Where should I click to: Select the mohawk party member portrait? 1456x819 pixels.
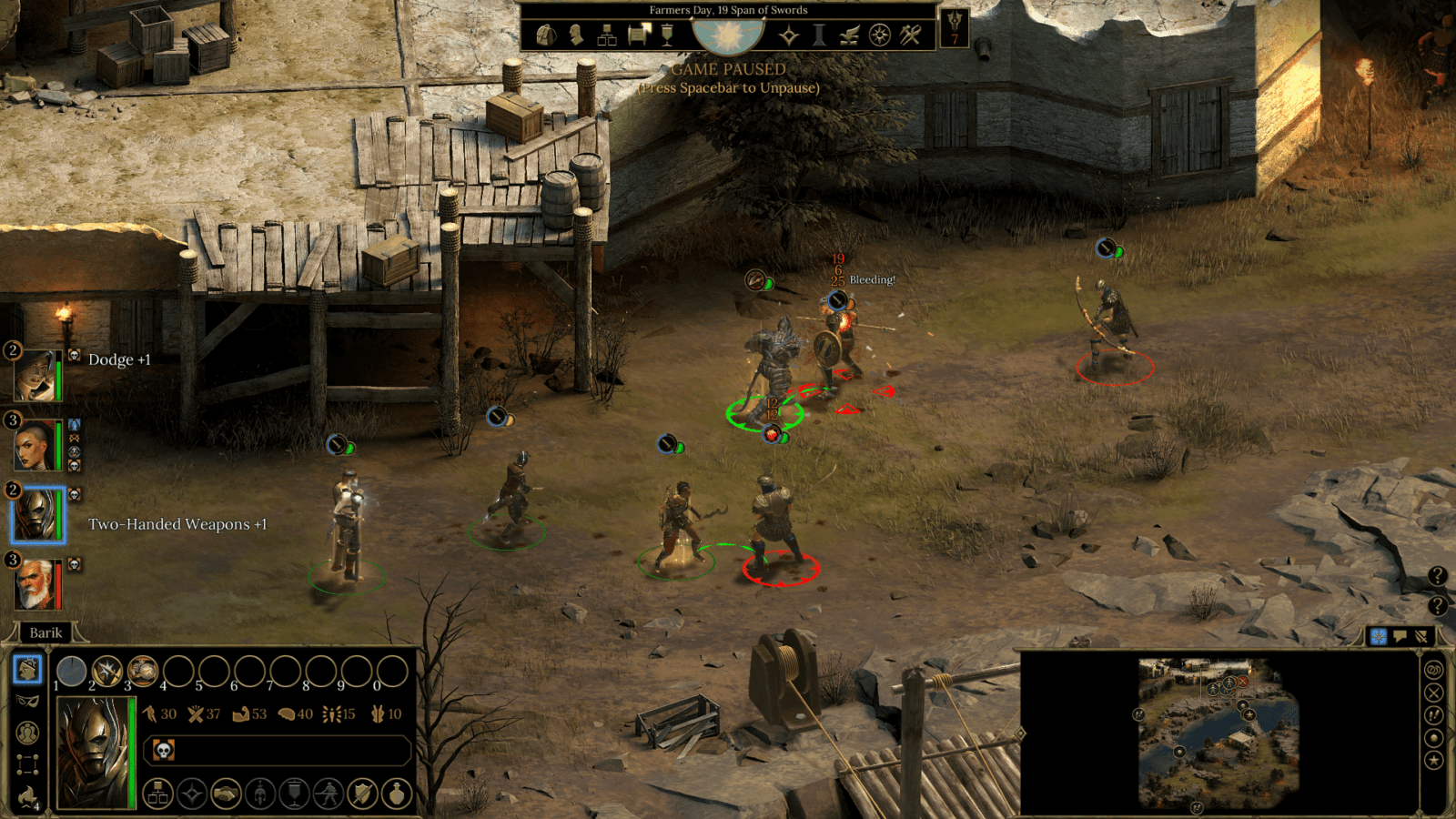pyautogui.click(x=35, y=445)
